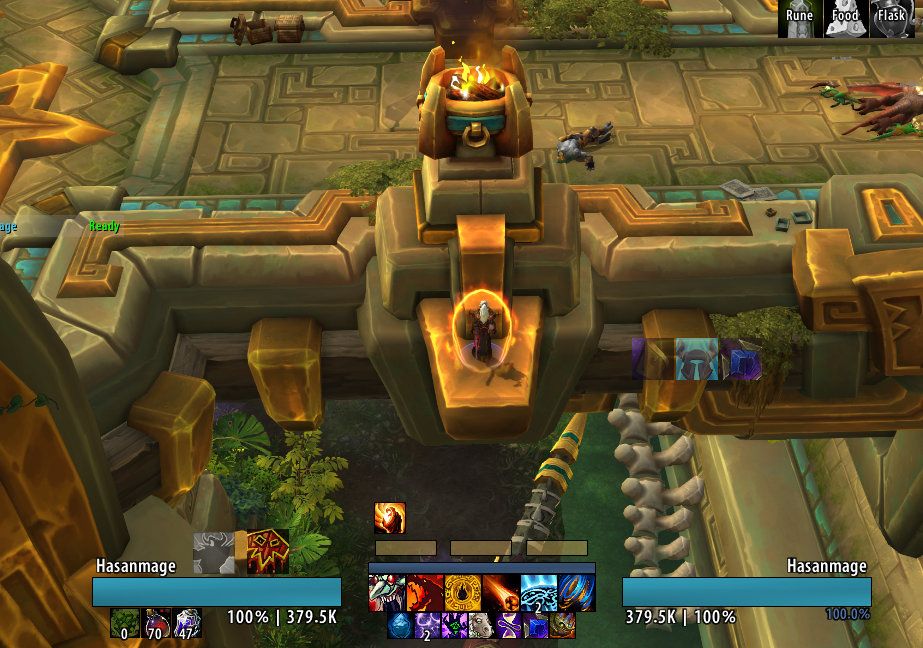Use the red health potion with 70 count

pyautogui.click(x=157, y=624)
